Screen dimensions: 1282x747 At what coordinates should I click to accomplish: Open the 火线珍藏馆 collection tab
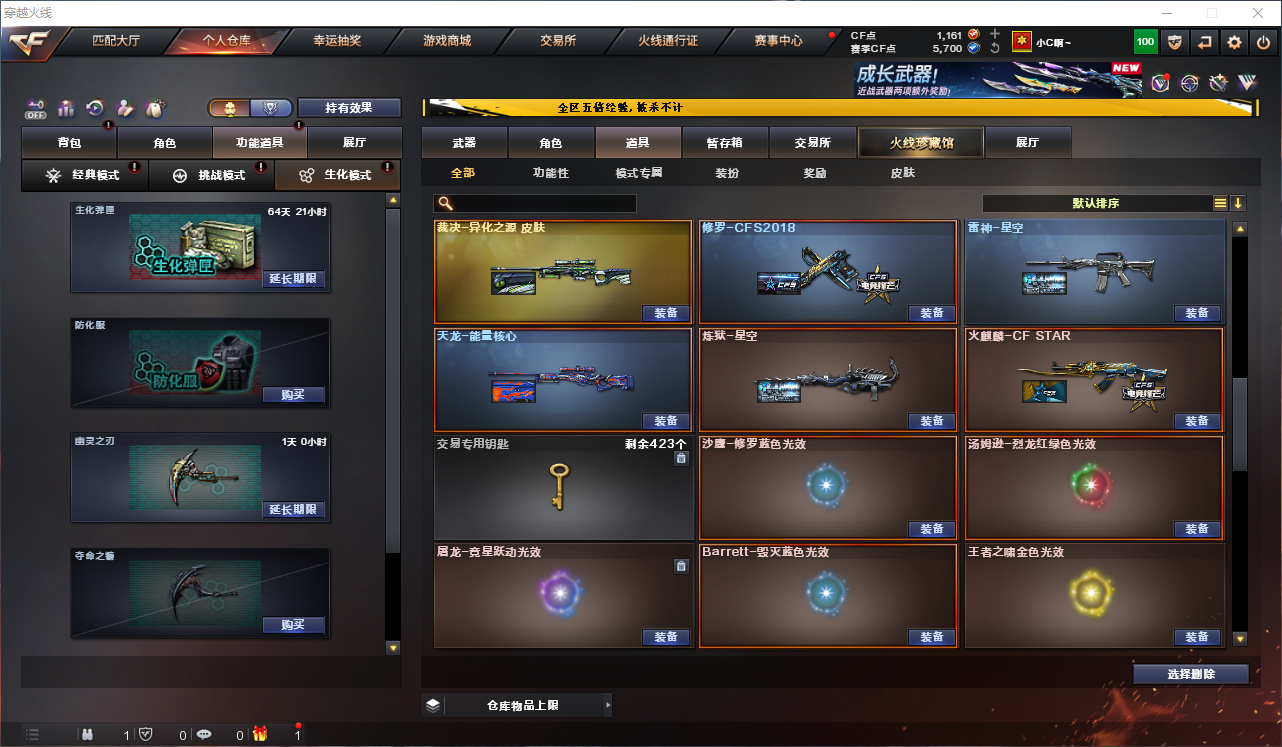pyautogui.click(x=921, y=143)
